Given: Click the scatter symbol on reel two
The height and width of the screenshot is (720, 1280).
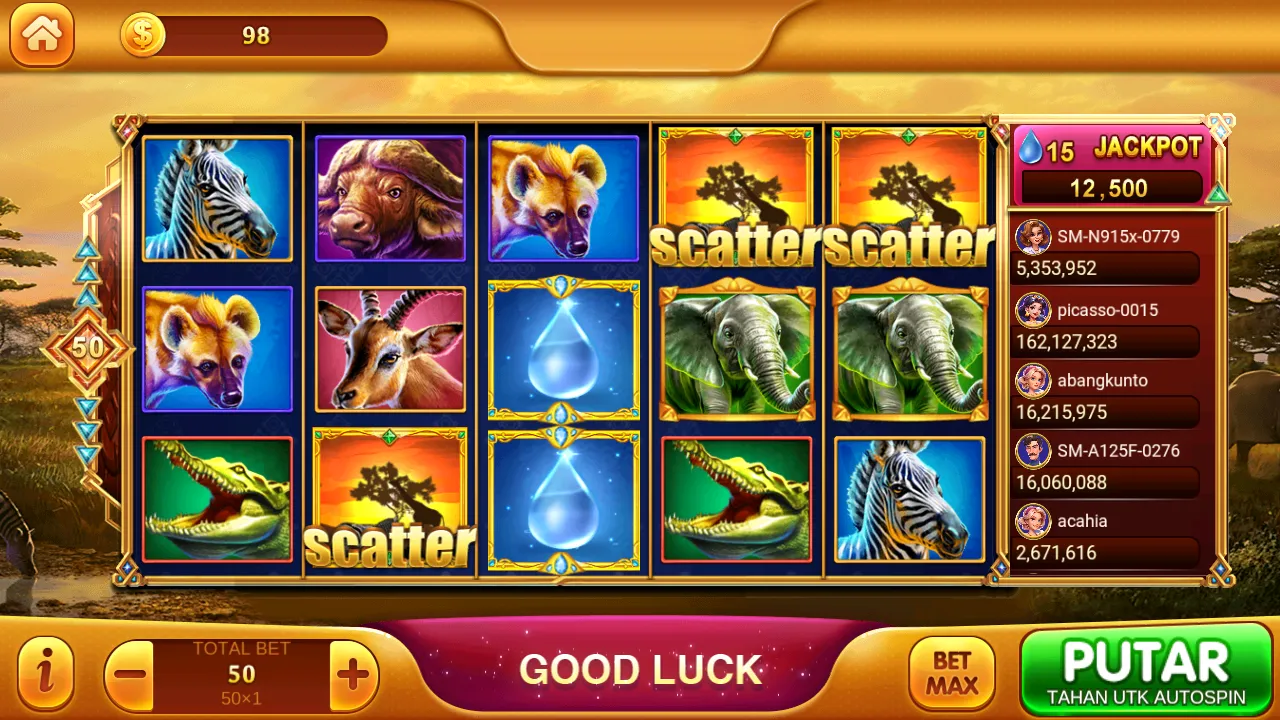Looking at the screenshot, I should 390,500.
